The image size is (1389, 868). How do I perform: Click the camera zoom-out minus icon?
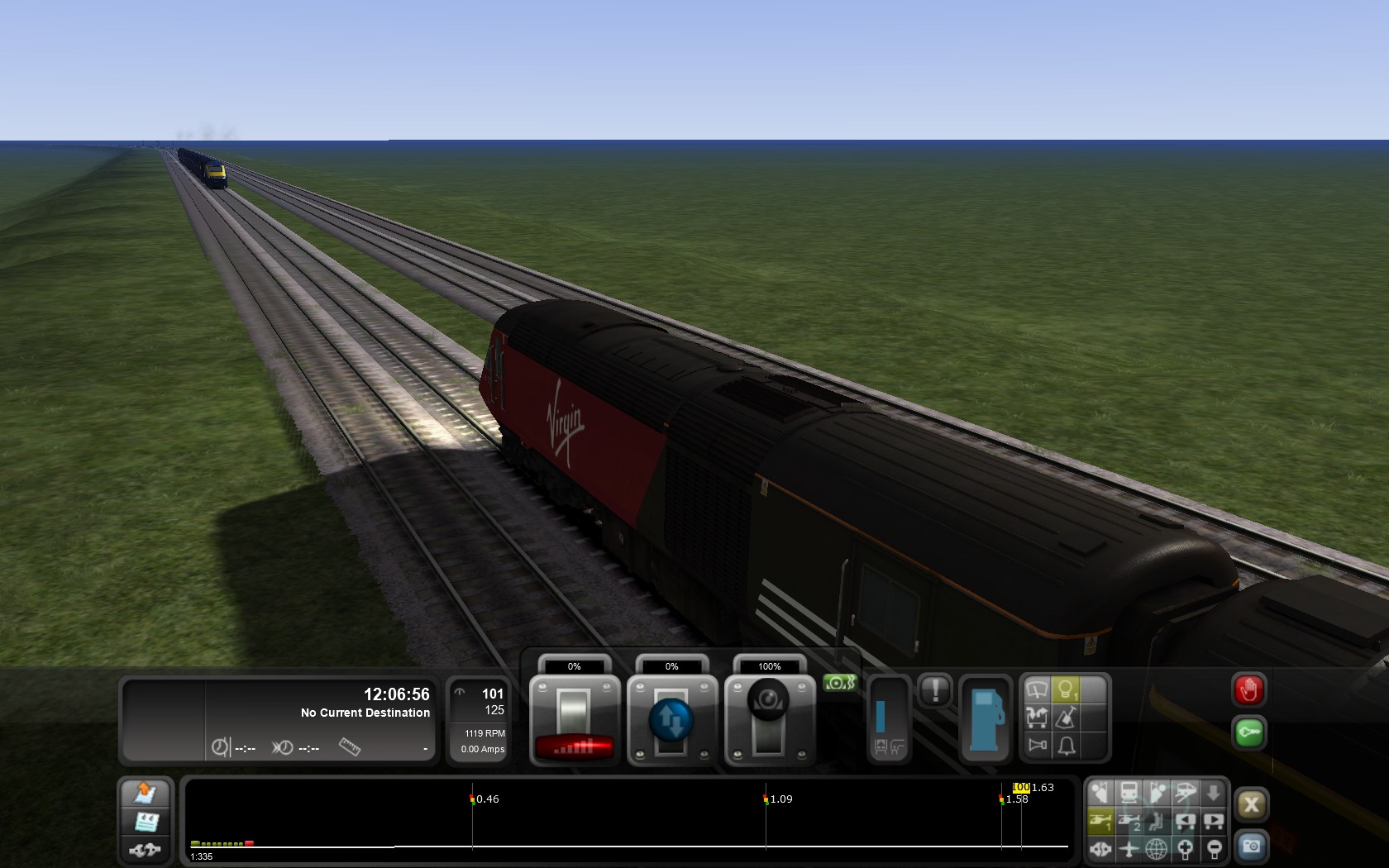(x=1213, y=848)
